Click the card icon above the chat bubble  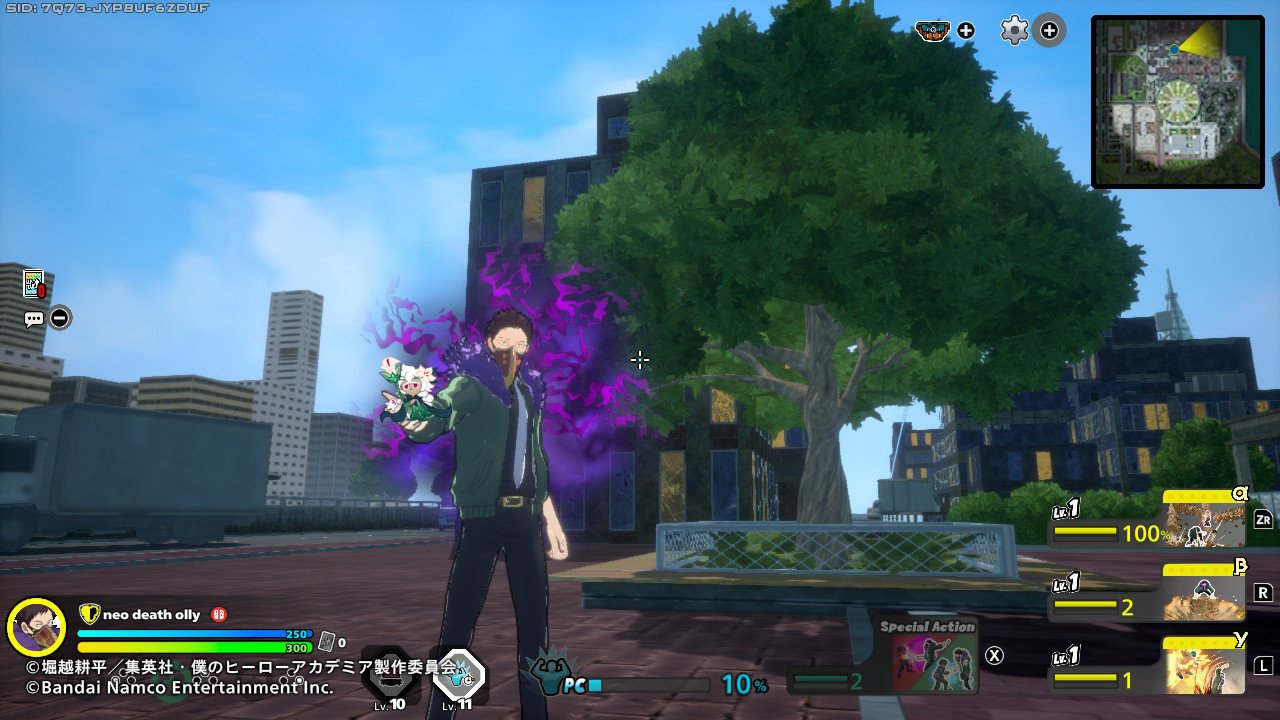[34, 285]
